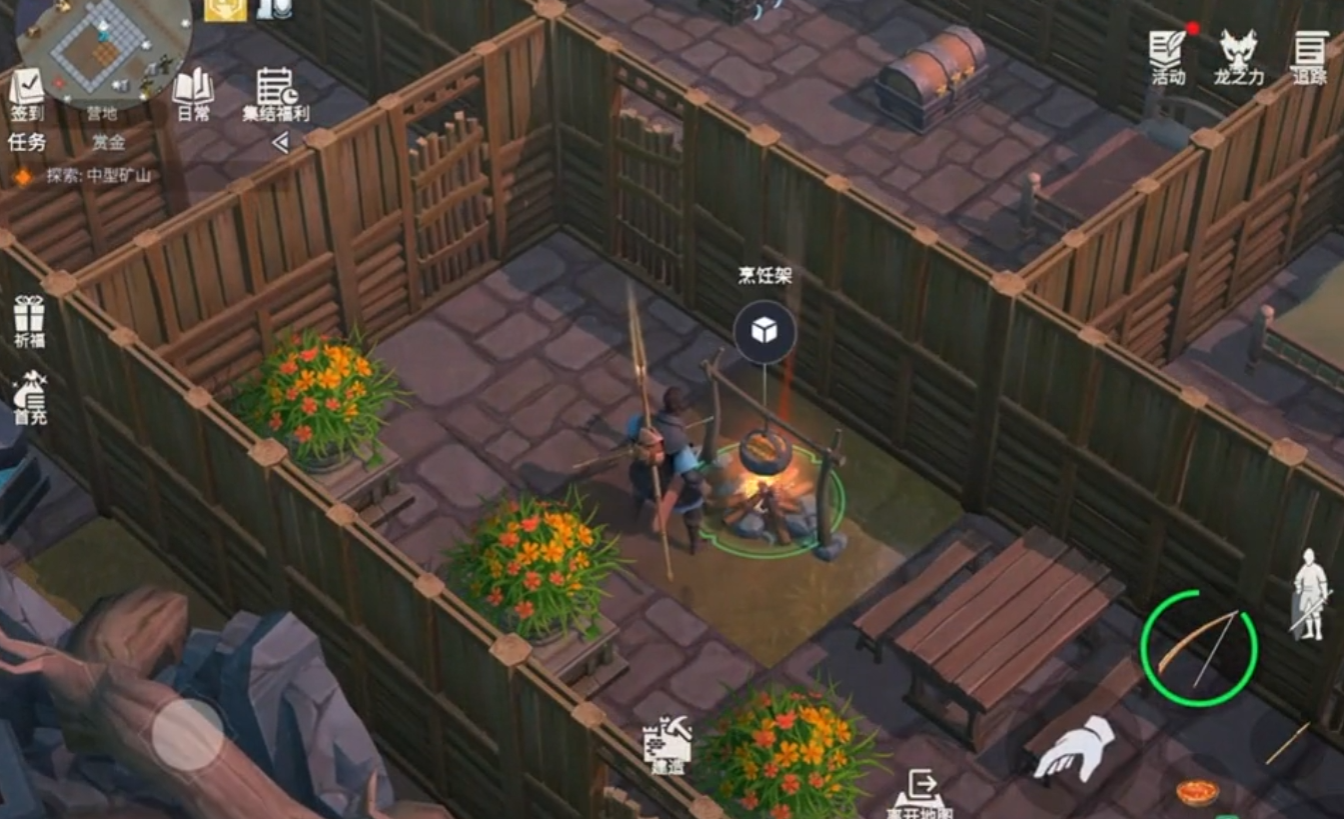Open the armored knight character icon
1344x819 pixels.
click(1309, 593)
